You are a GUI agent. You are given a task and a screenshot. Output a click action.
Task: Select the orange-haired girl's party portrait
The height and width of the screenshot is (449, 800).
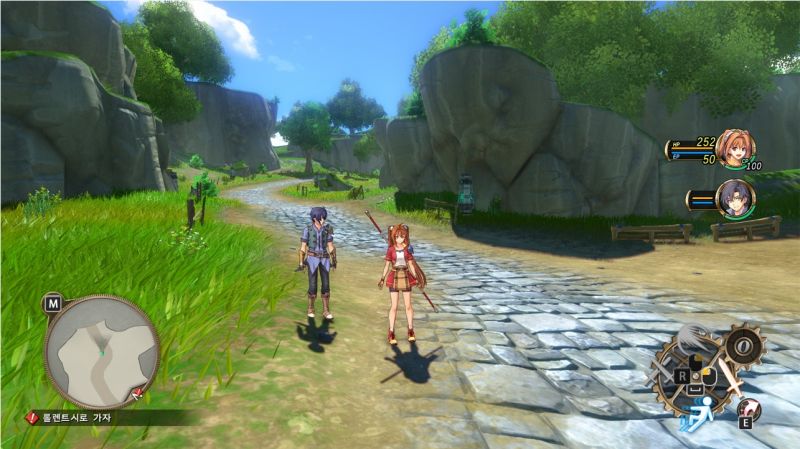click(x=735, y=148)
